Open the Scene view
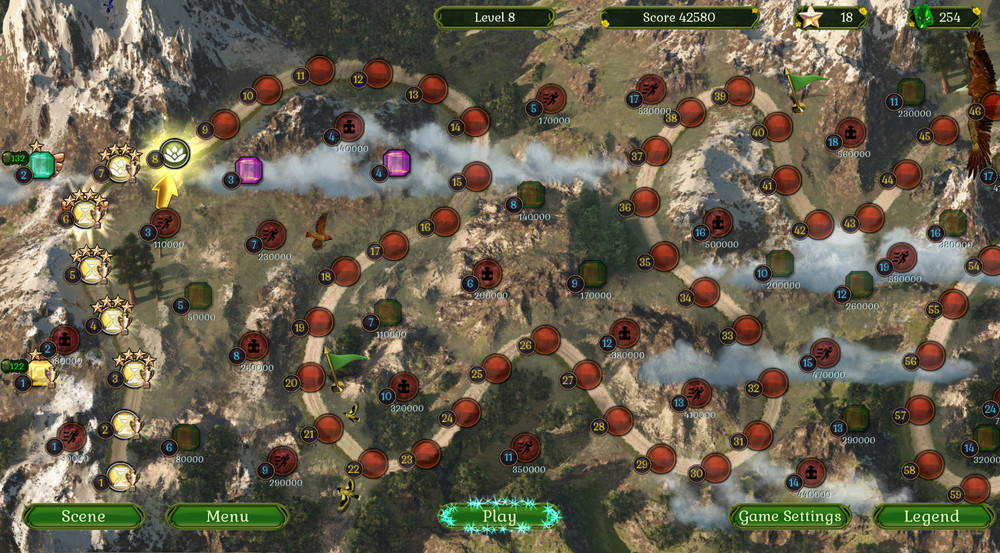 click(x=84, y=516)
